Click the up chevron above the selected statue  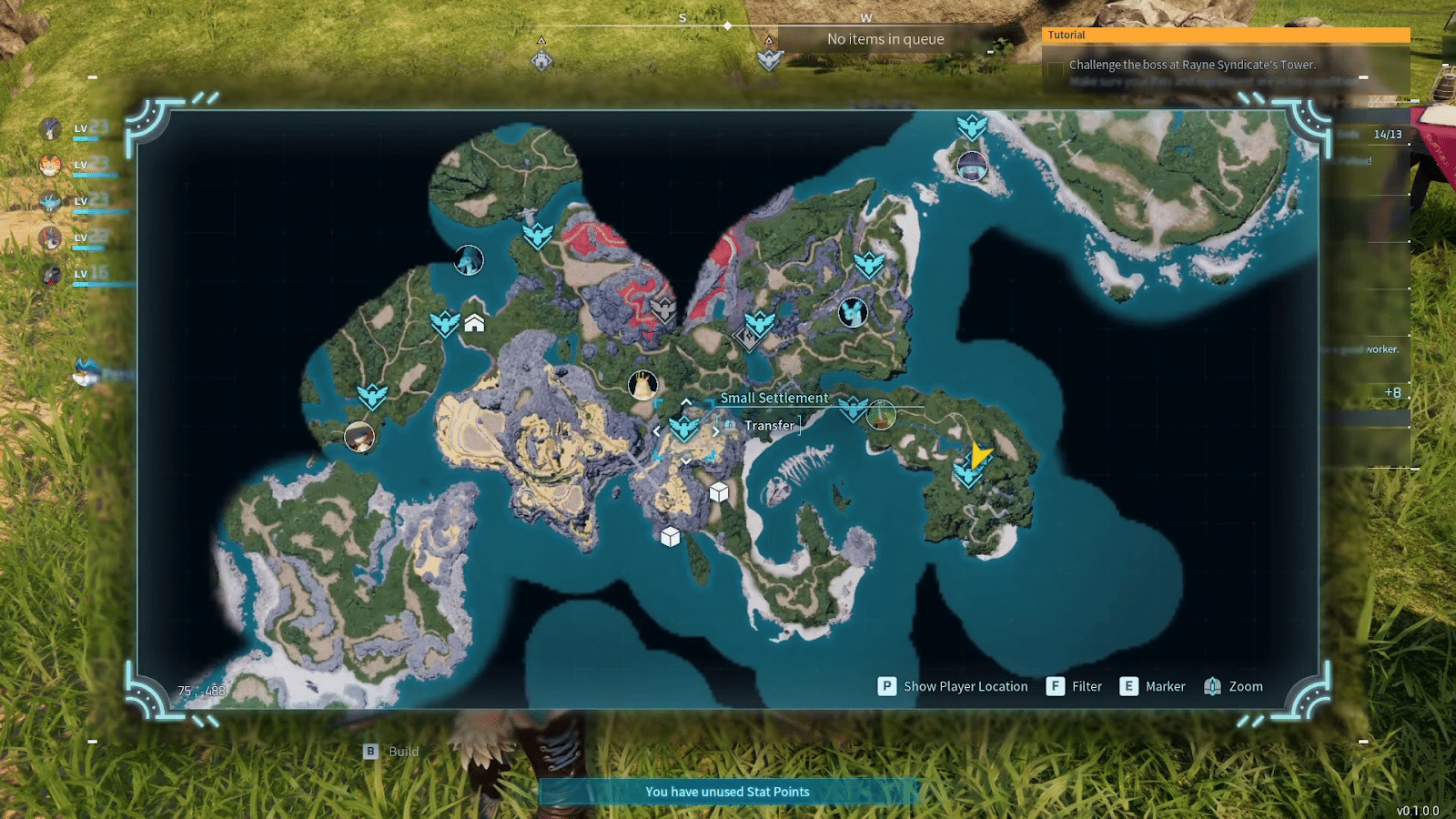click(x=685, y=400)
